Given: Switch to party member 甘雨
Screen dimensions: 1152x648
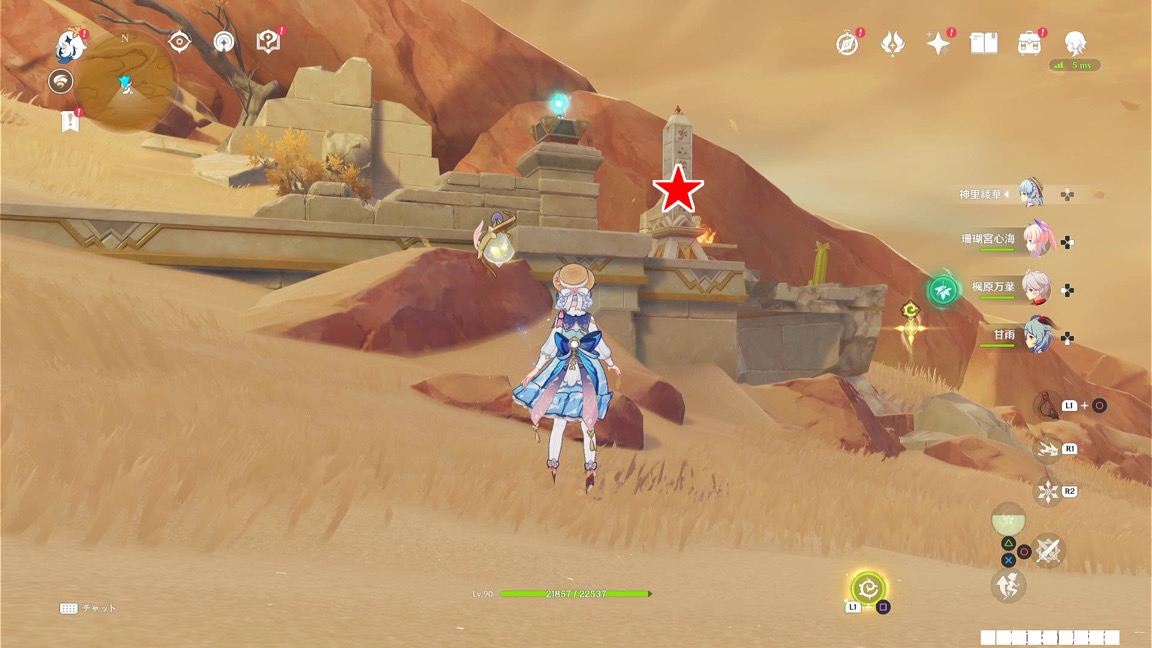Looking at the screenshot, I should tap(1036, 336).
